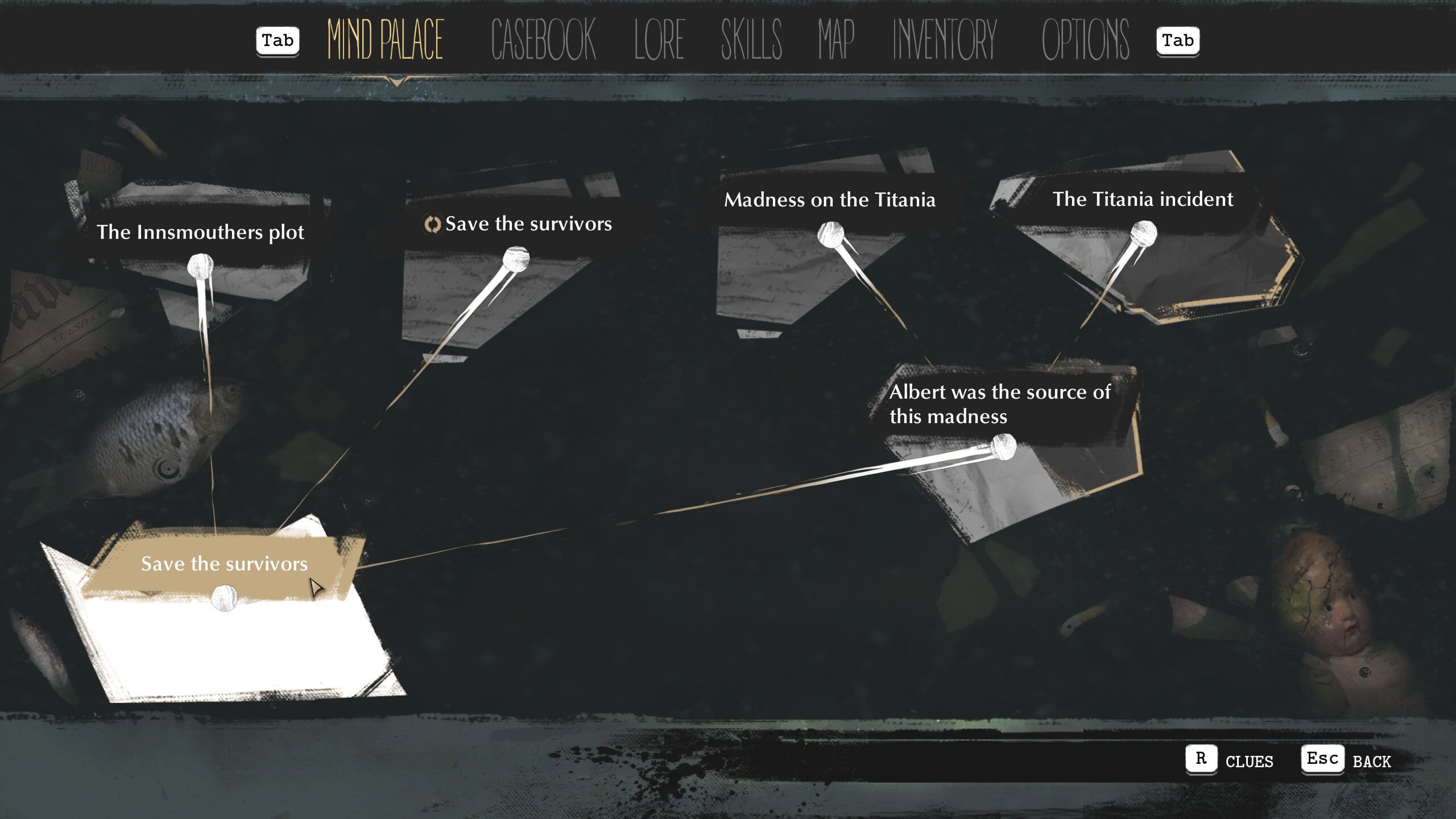Select The Innsmouthers plot deduction

click(x=200, y=232)
